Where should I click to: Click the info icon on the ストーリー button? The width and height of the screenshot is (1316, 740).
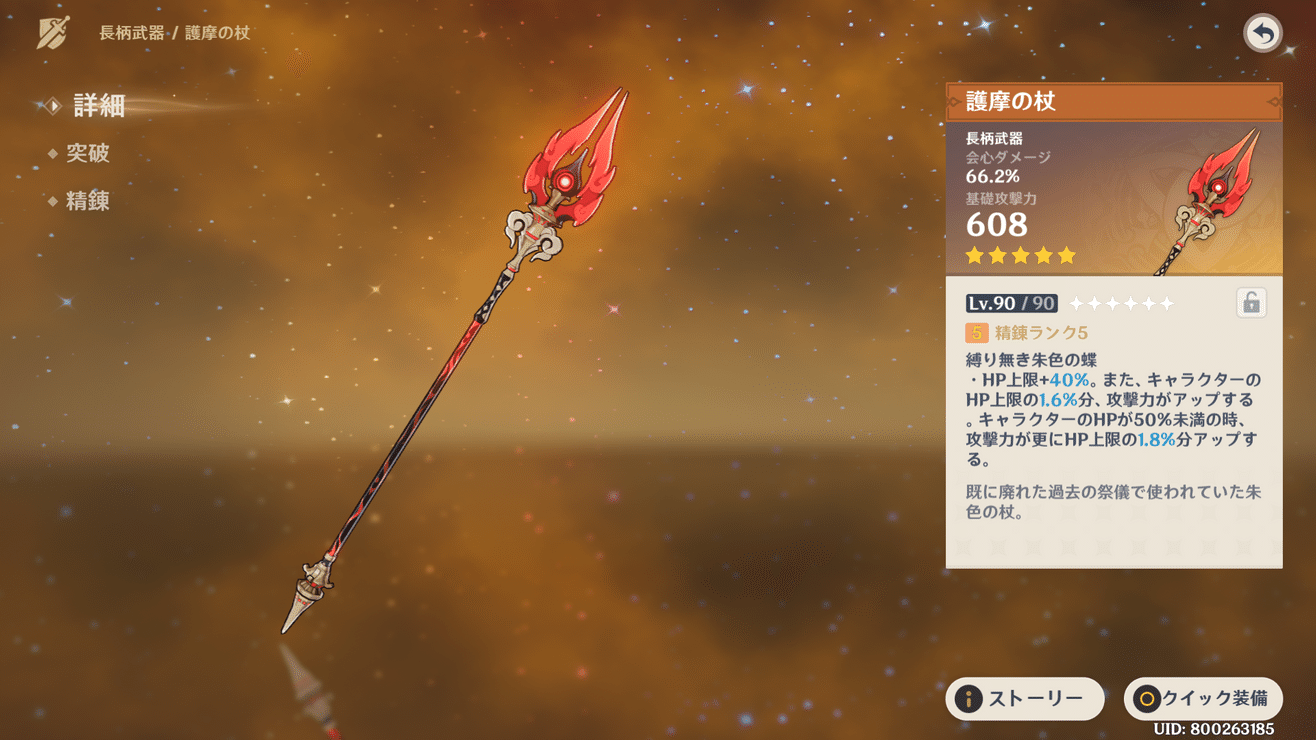point(970,699)
